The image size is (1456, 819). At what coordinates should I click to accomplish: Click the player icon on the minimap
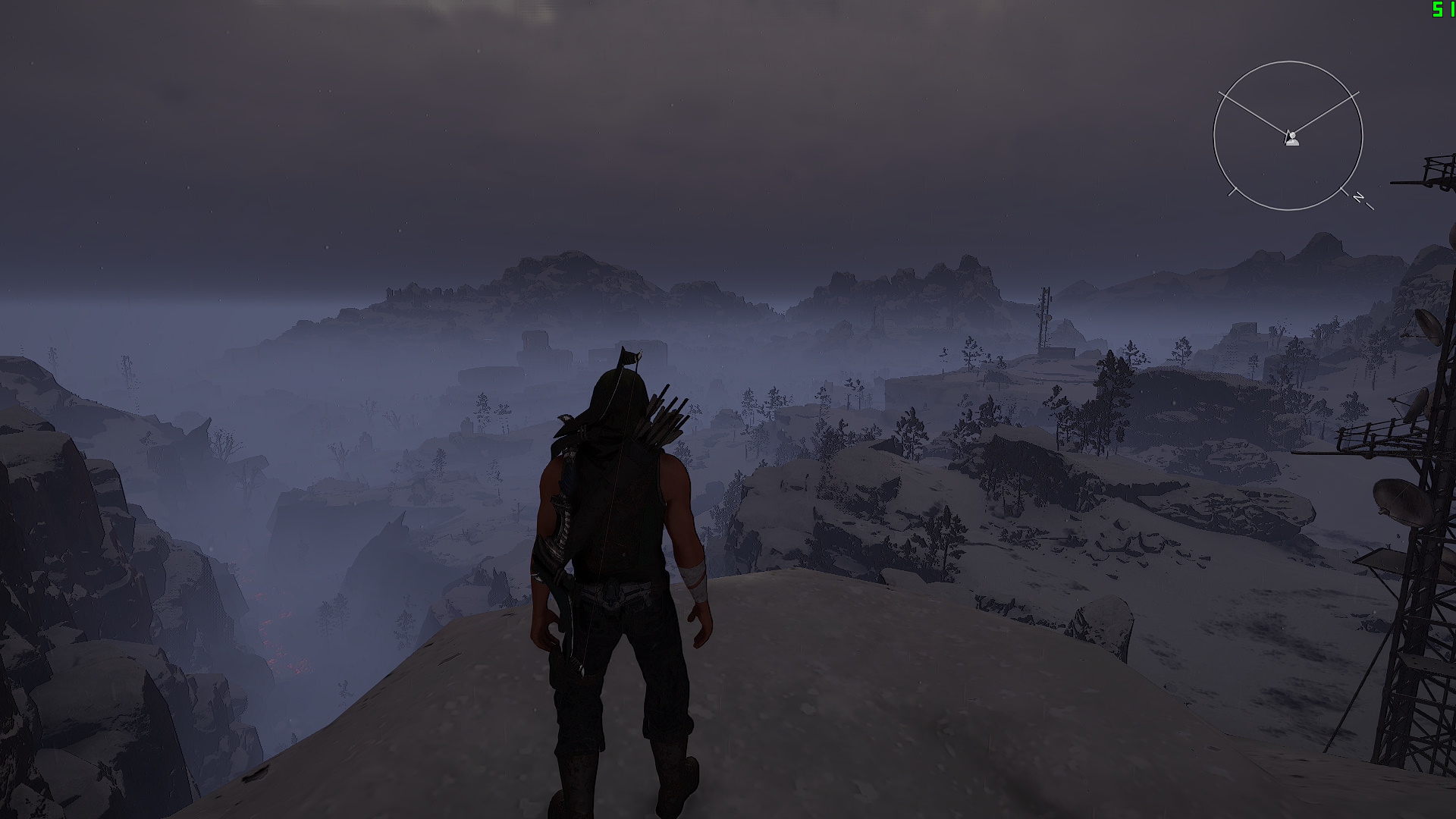pos(1291,138)
